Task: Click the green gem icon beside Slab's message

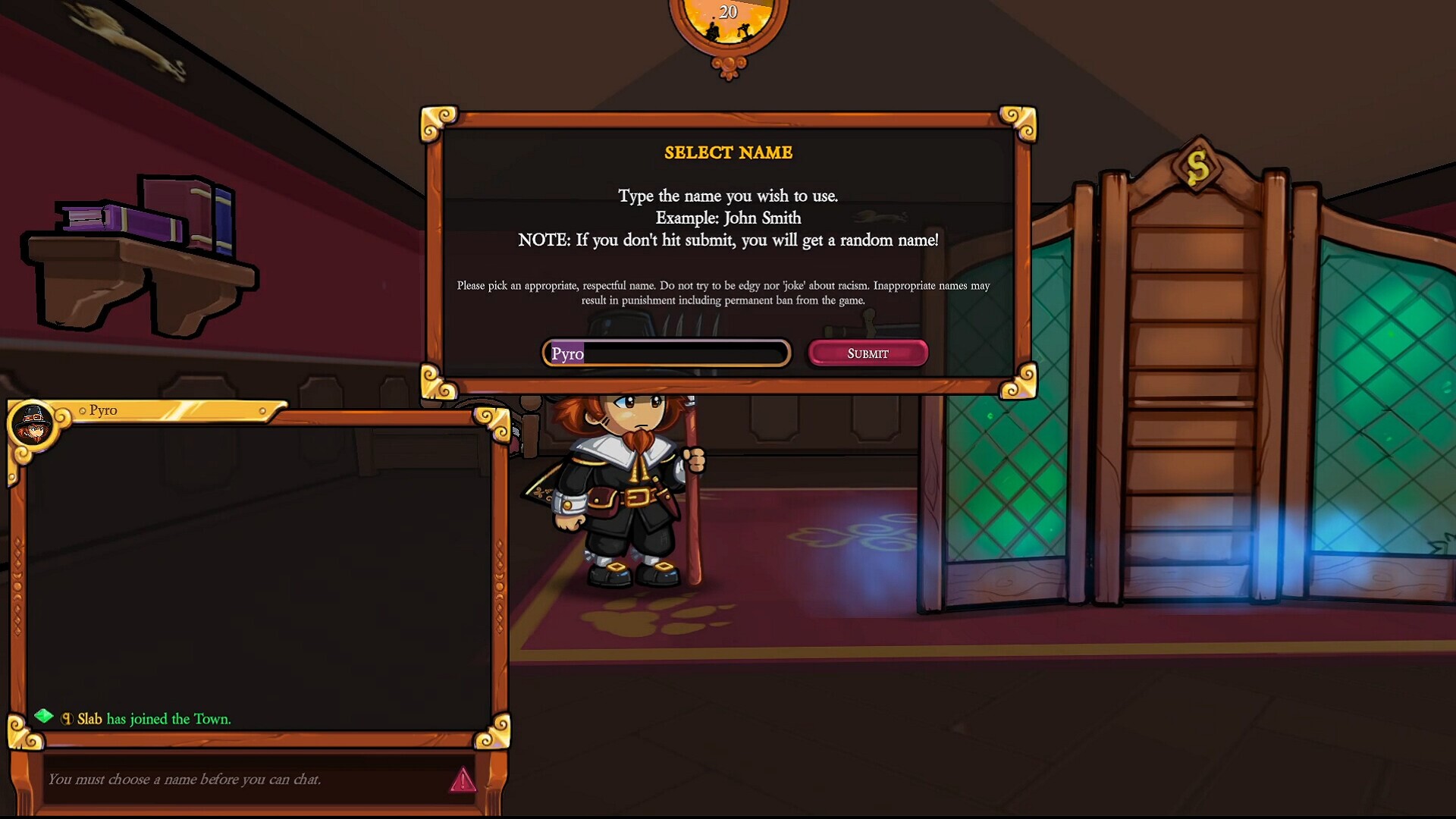Action: click(x=44, y=717)
